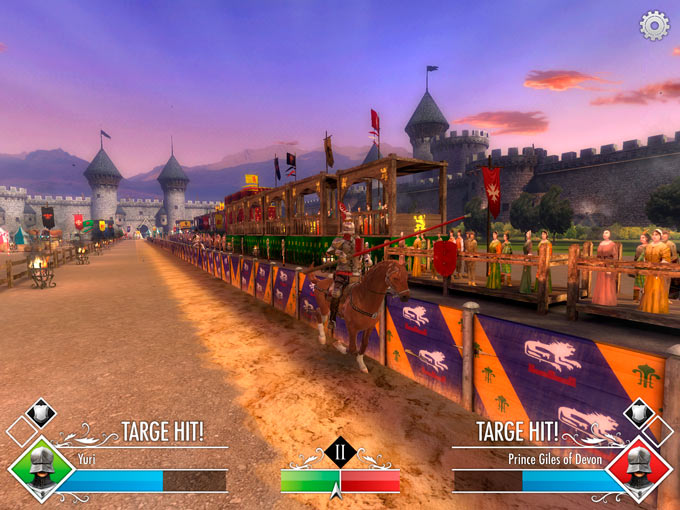The width and height of the screenshot is (680, 510).
Task: Open the settings gear menu
Action: 654,25
